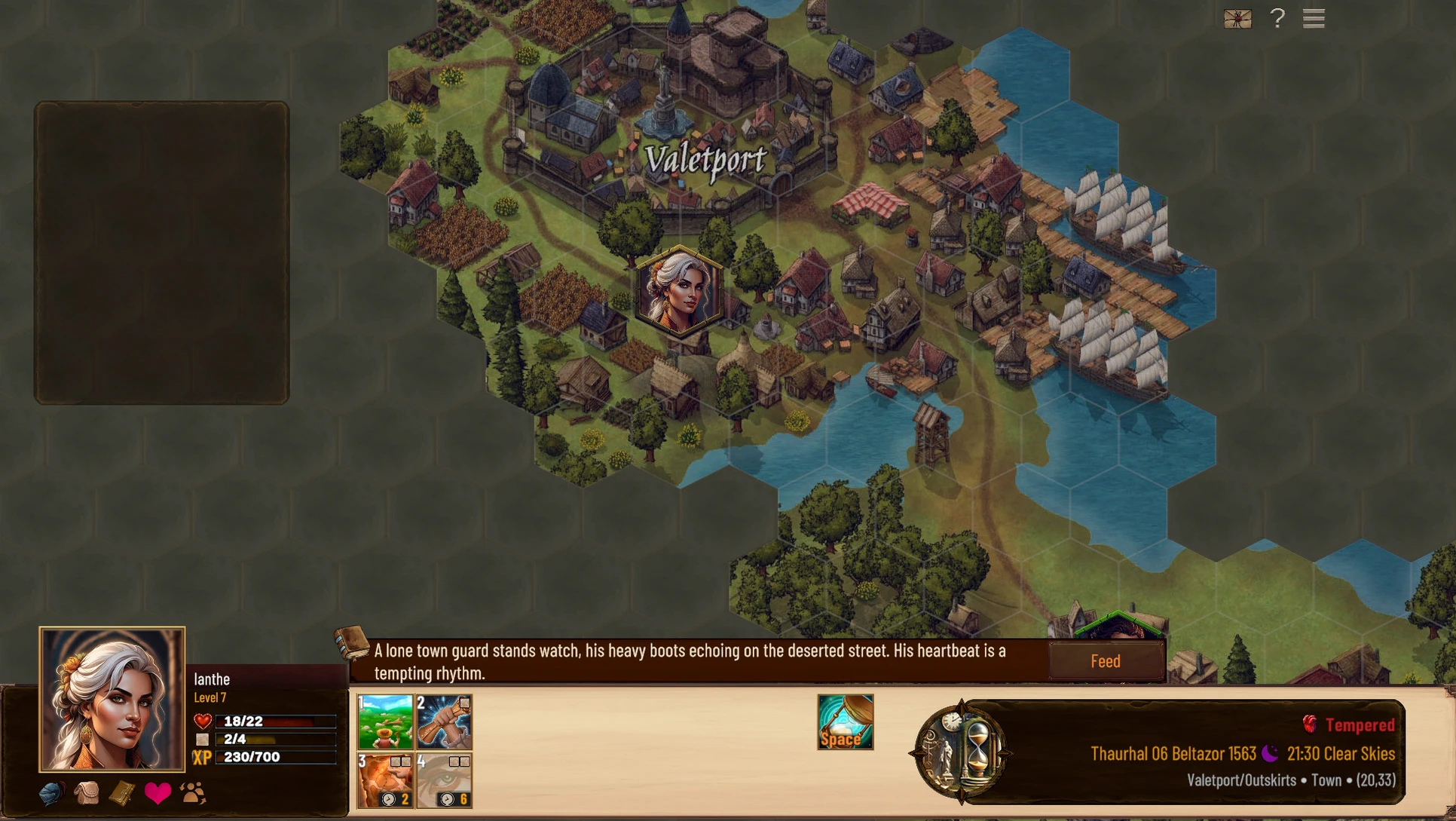This screenshot has height=821, width=1456.
Task: Open the sealed envelope messages icon
Action: (1237, 19)
